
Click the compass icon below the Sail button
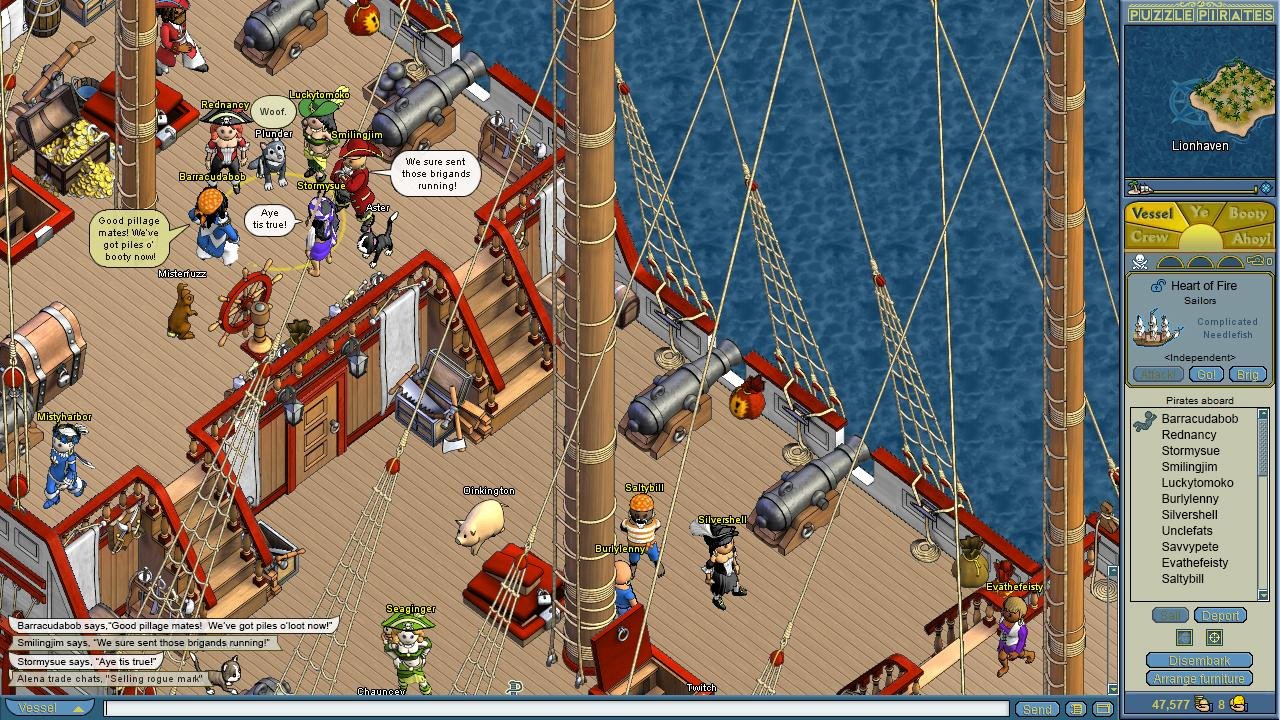pos(1184,638)
